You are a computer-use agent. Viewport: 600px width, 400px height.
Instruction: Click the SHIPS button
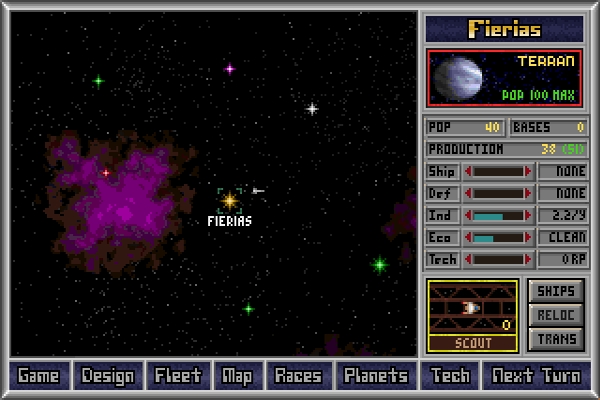(x=556, y=291)
